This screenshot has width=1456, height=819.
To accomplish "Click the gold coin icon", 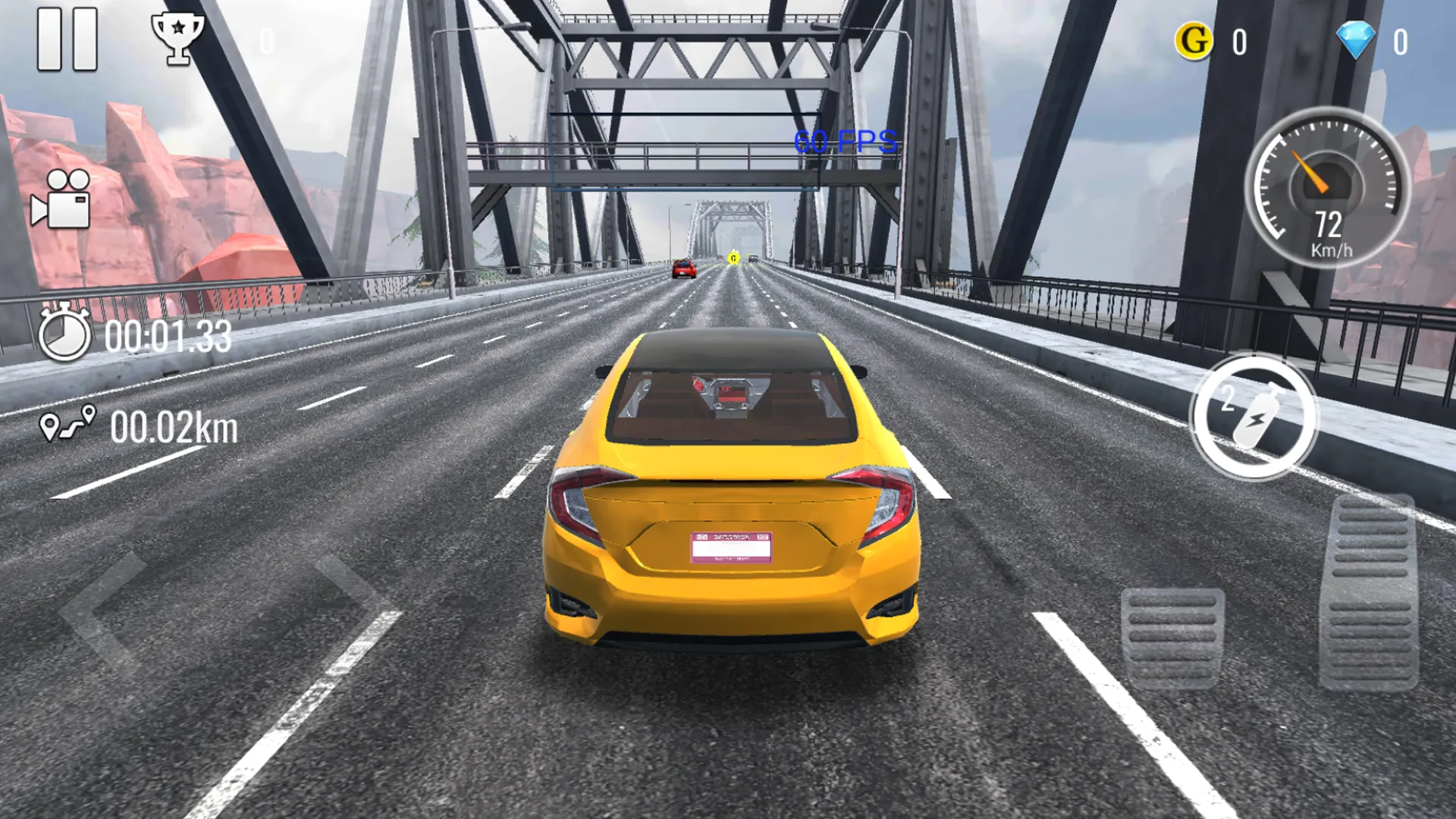I will (1194, 42).
